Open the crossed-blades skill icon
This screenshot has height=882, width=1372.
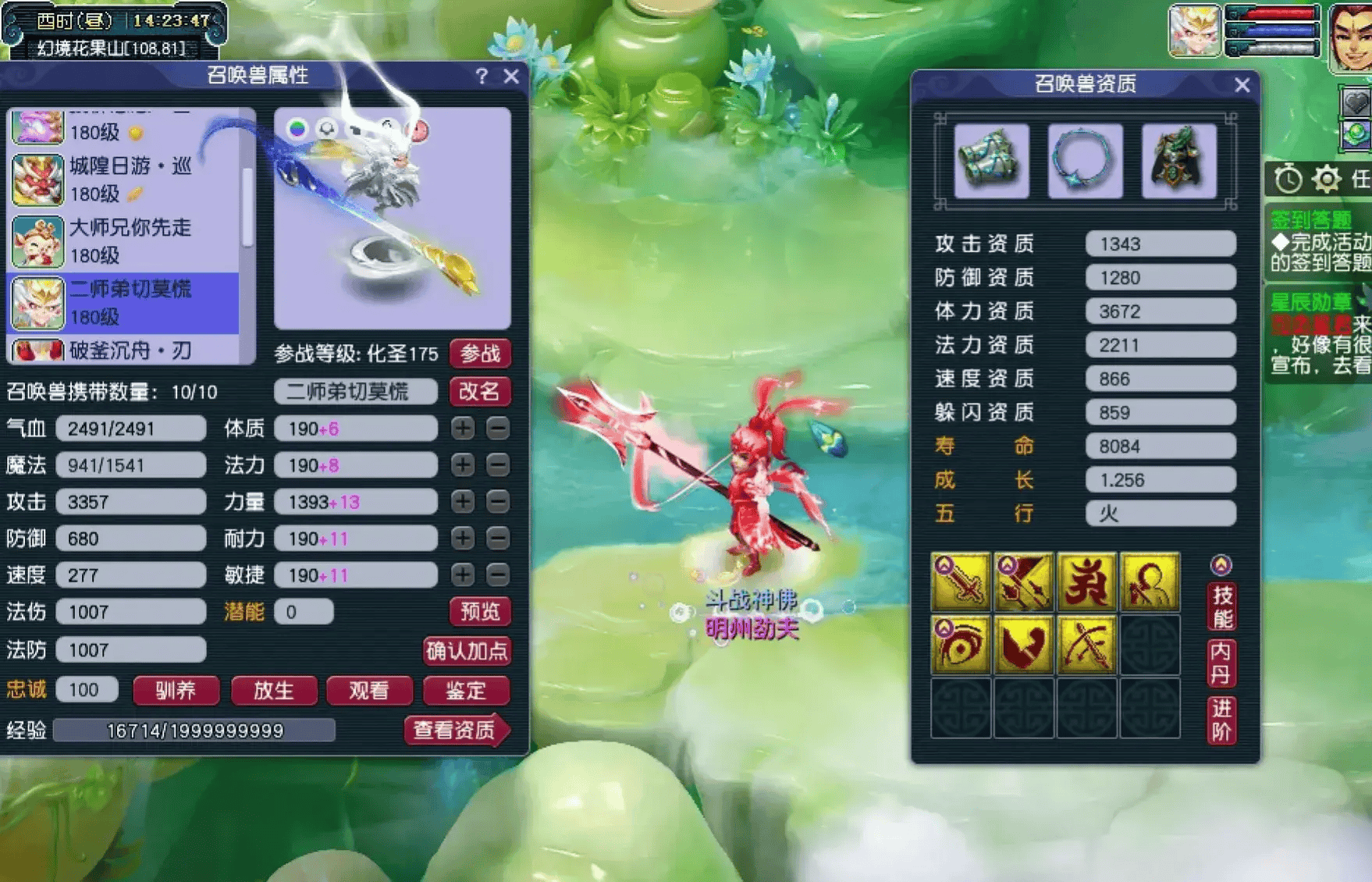point(1025,582)
